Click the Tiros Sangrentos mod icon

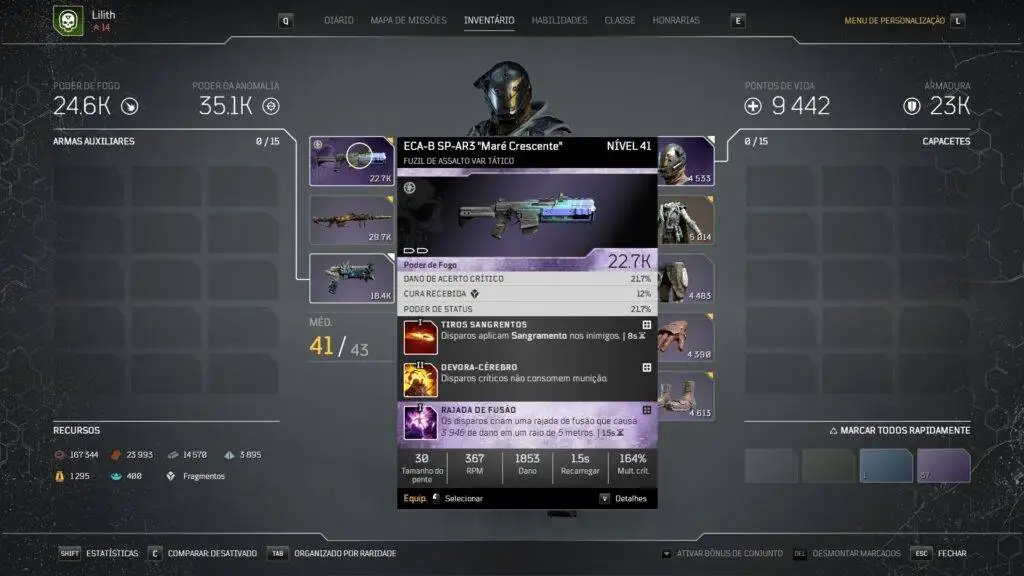pyautogui.click(x=420, y=338)
